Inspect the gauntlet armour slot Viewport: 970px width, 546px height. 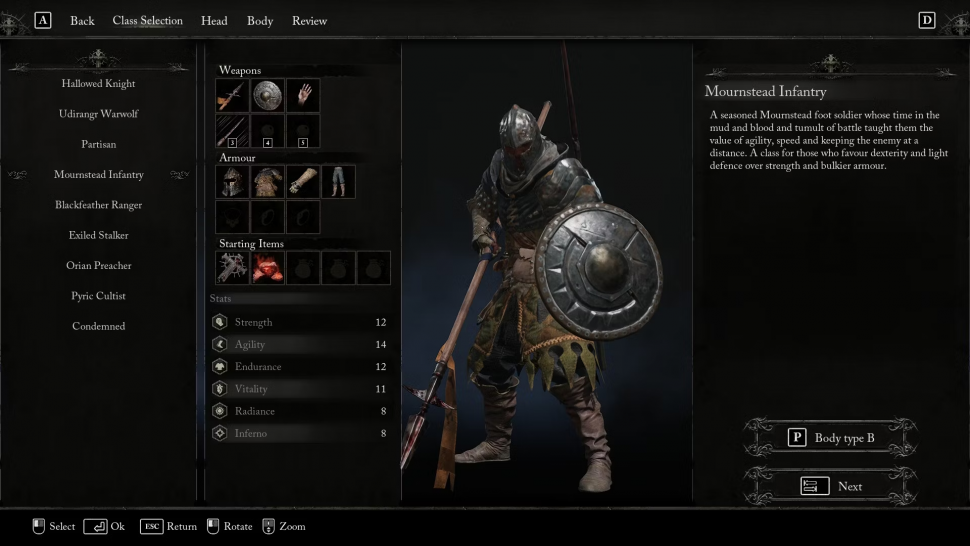coord(303,182)
